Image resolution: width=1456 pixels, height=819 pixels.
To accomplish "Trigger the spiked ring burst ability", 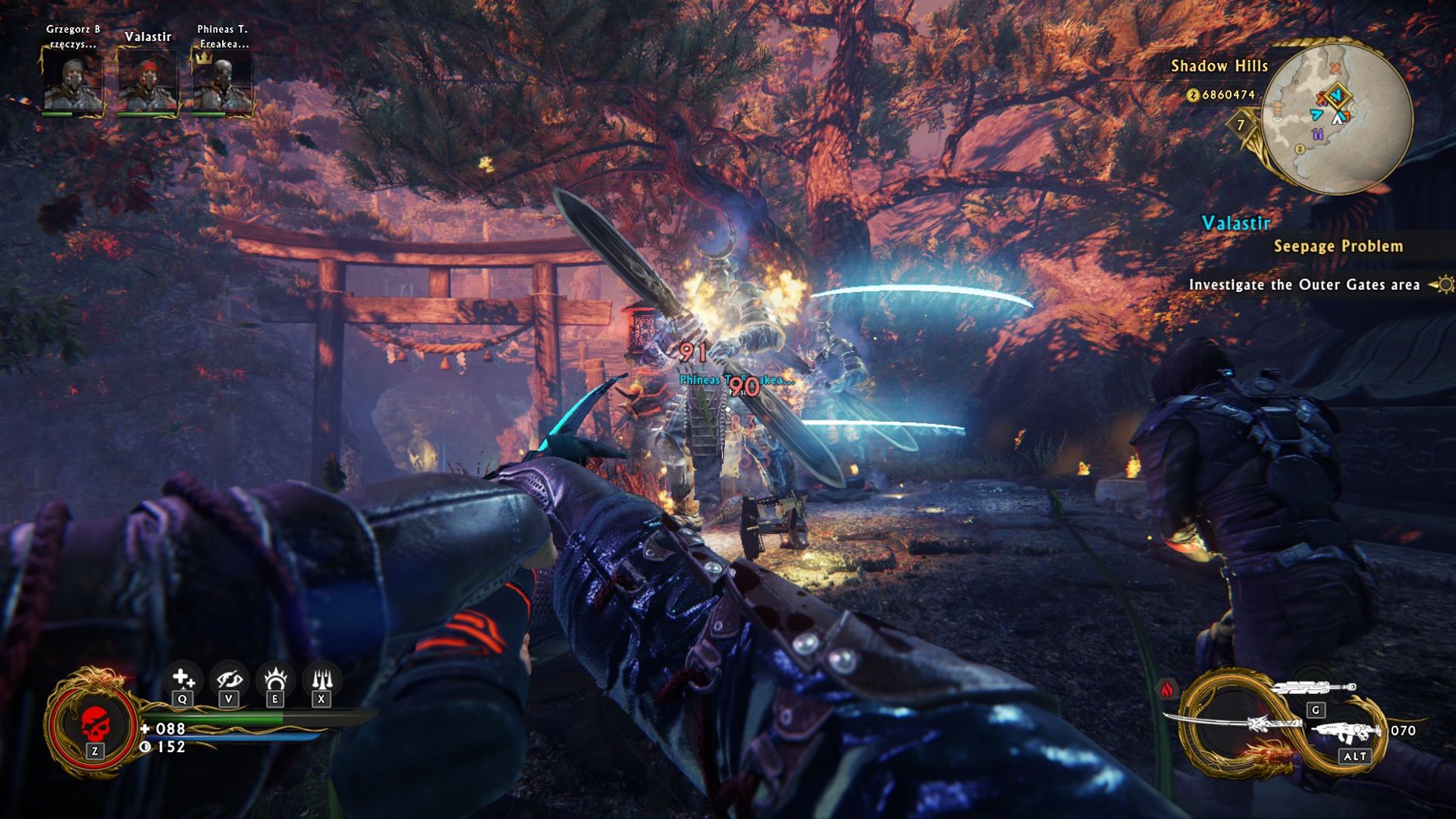I will (275, 680).
